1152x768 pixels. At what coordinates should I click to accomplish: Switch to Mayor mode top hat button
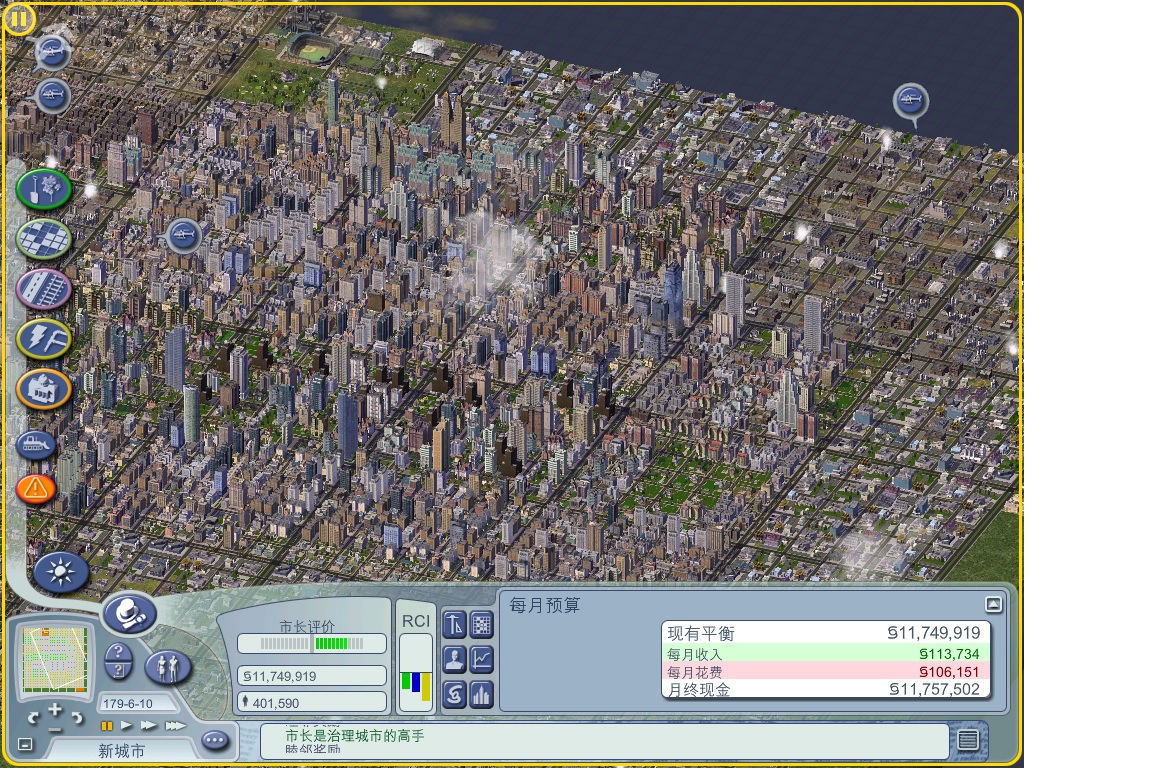pyautogui.click(x=129, y=613)
